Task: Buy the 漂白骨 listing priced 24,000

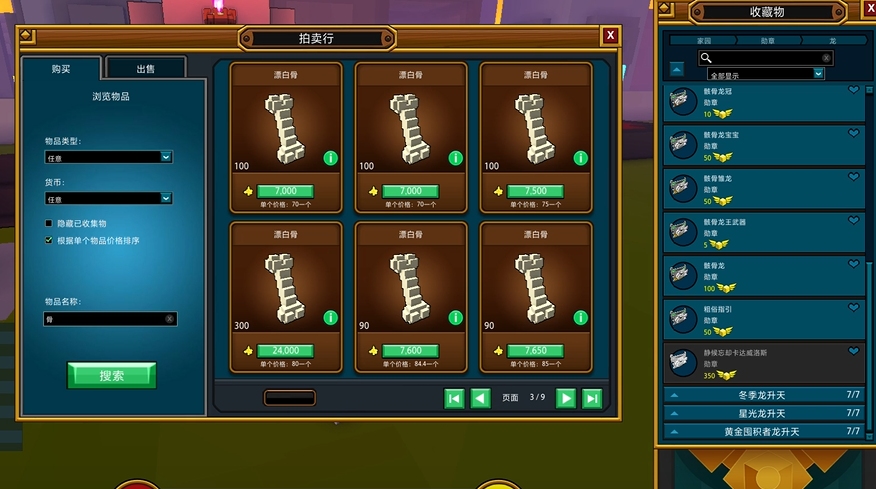Action: (x=285, y=351)
